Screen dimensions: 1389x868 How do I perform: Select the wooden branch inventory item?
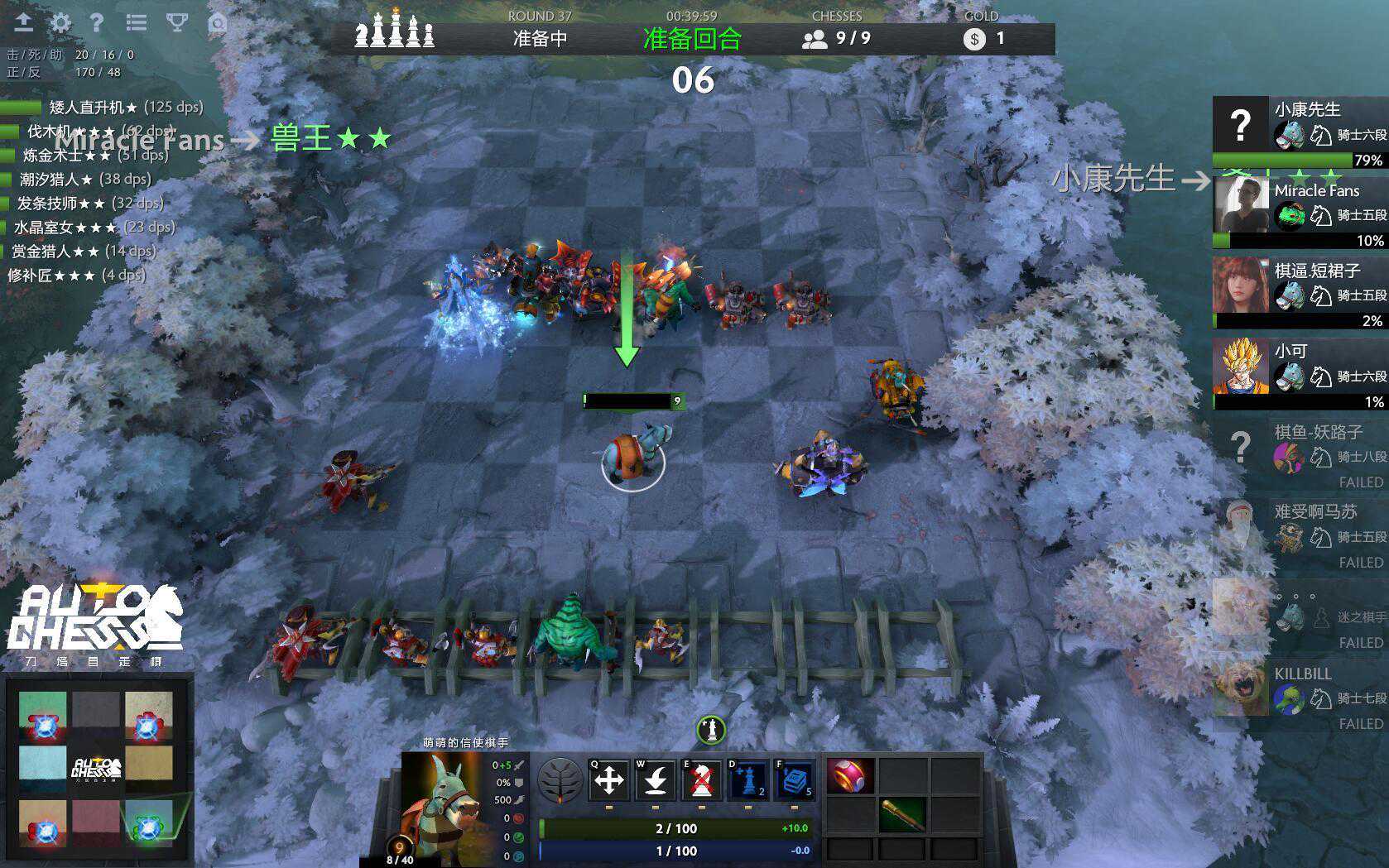[x=901, y=815]
